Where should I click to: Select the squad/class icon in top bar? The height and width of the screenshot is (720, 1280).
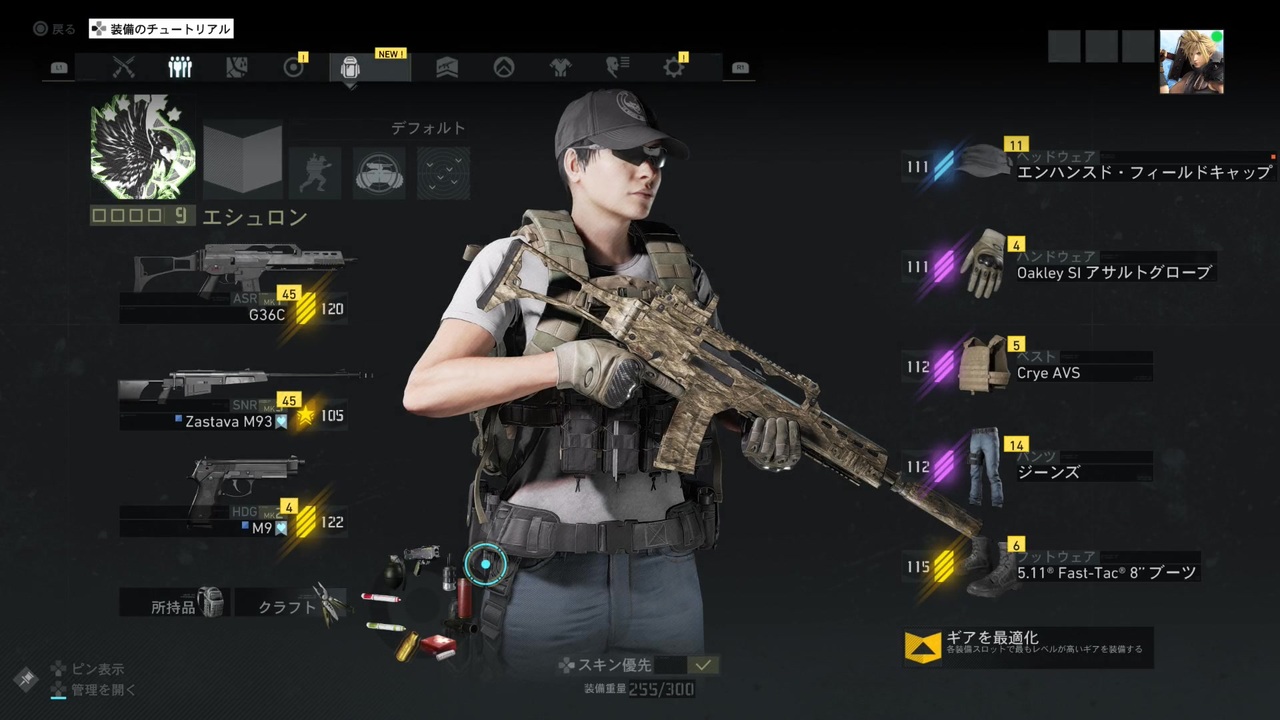click(181, 67)
